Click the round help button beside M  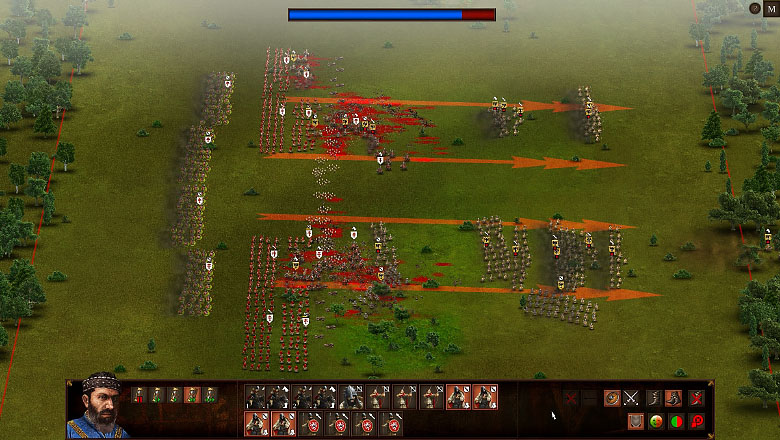click(x=755, y=8)
